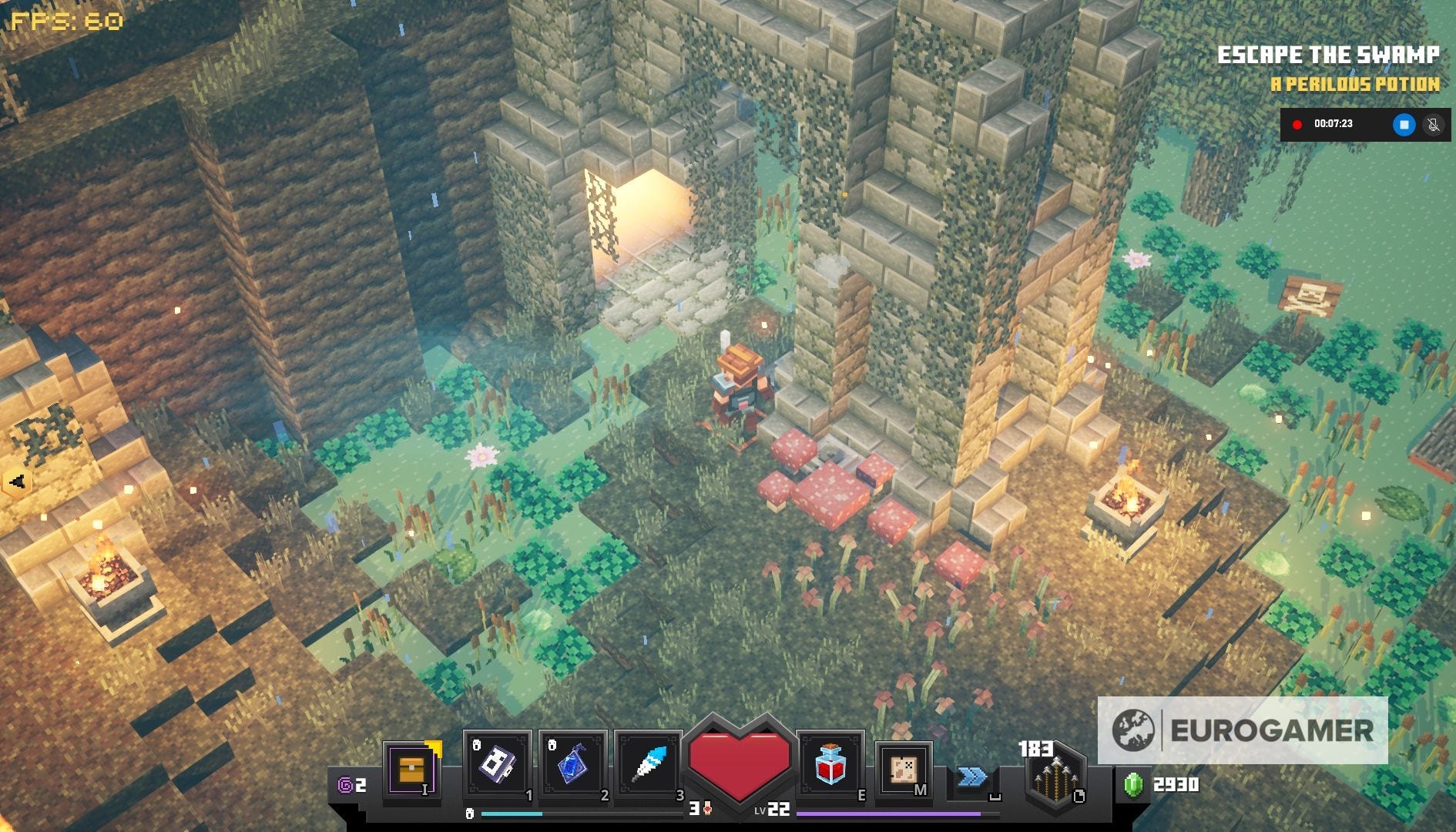Screen dimensions: 1456x832
Task: Expand the Escape The Swamp objective header
Action: point(1330,54)
